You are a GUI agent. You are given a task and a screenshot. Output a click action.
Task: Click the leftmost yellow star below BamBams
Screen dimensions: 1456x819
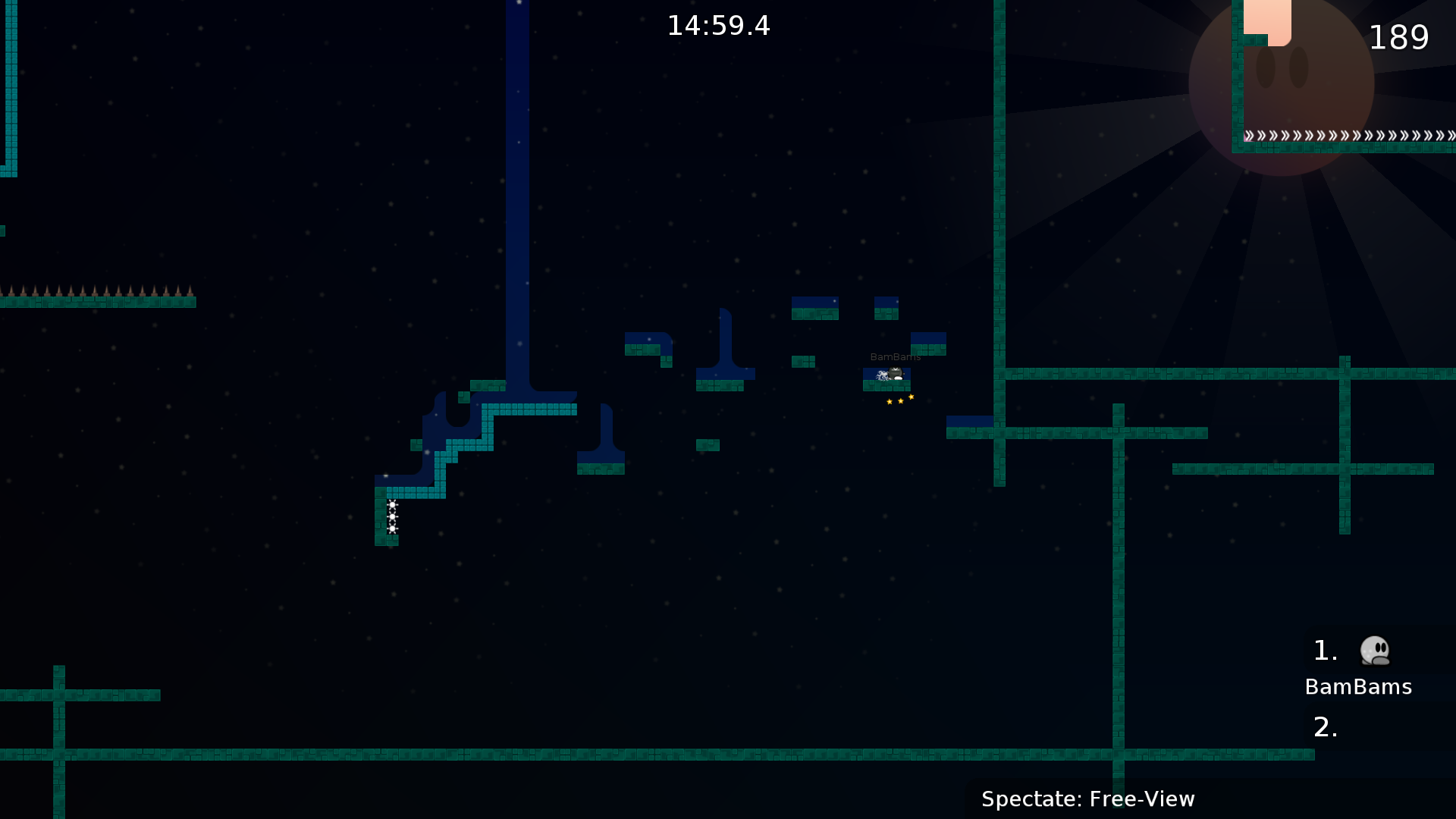(x=890, y=402)
